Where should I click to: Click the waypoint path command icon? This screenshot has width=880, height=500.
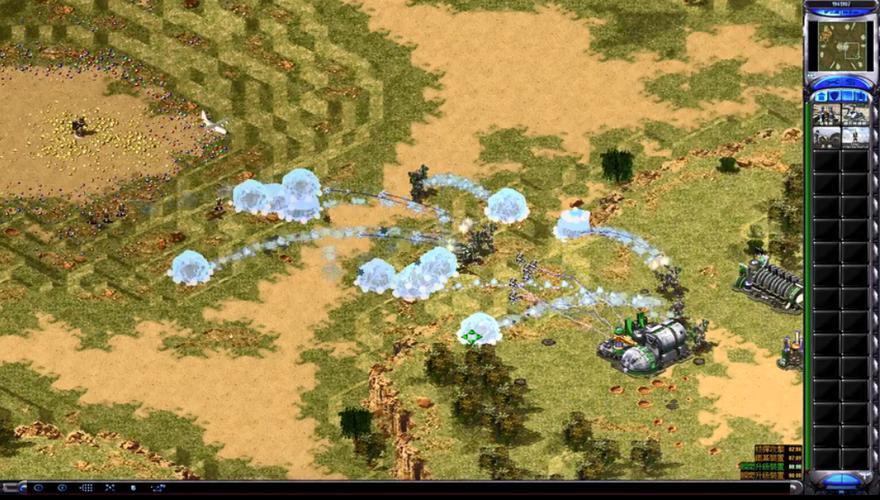point(158,488)
